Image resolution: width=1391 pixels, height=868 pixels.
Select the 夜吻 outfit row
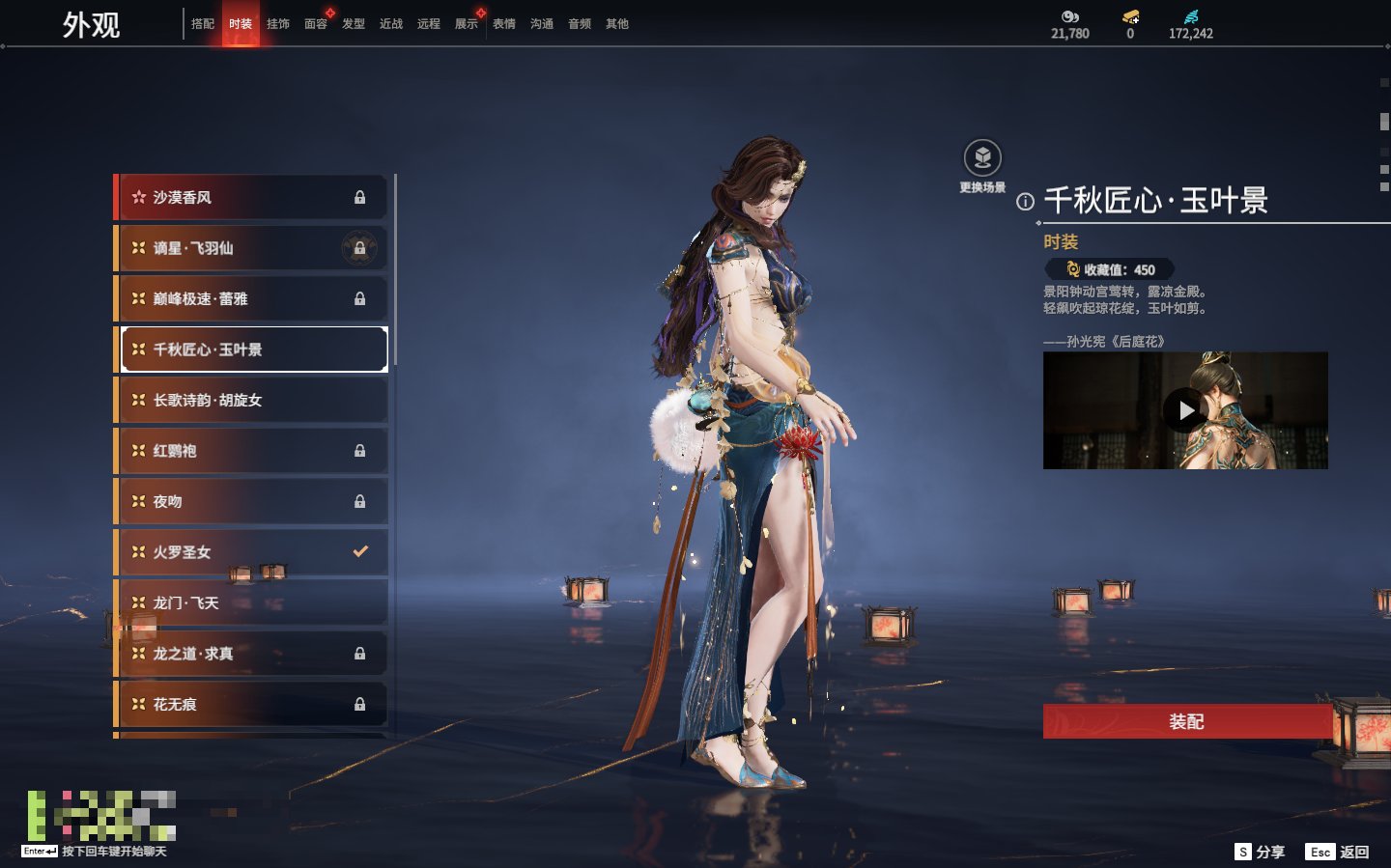(251, 502)
